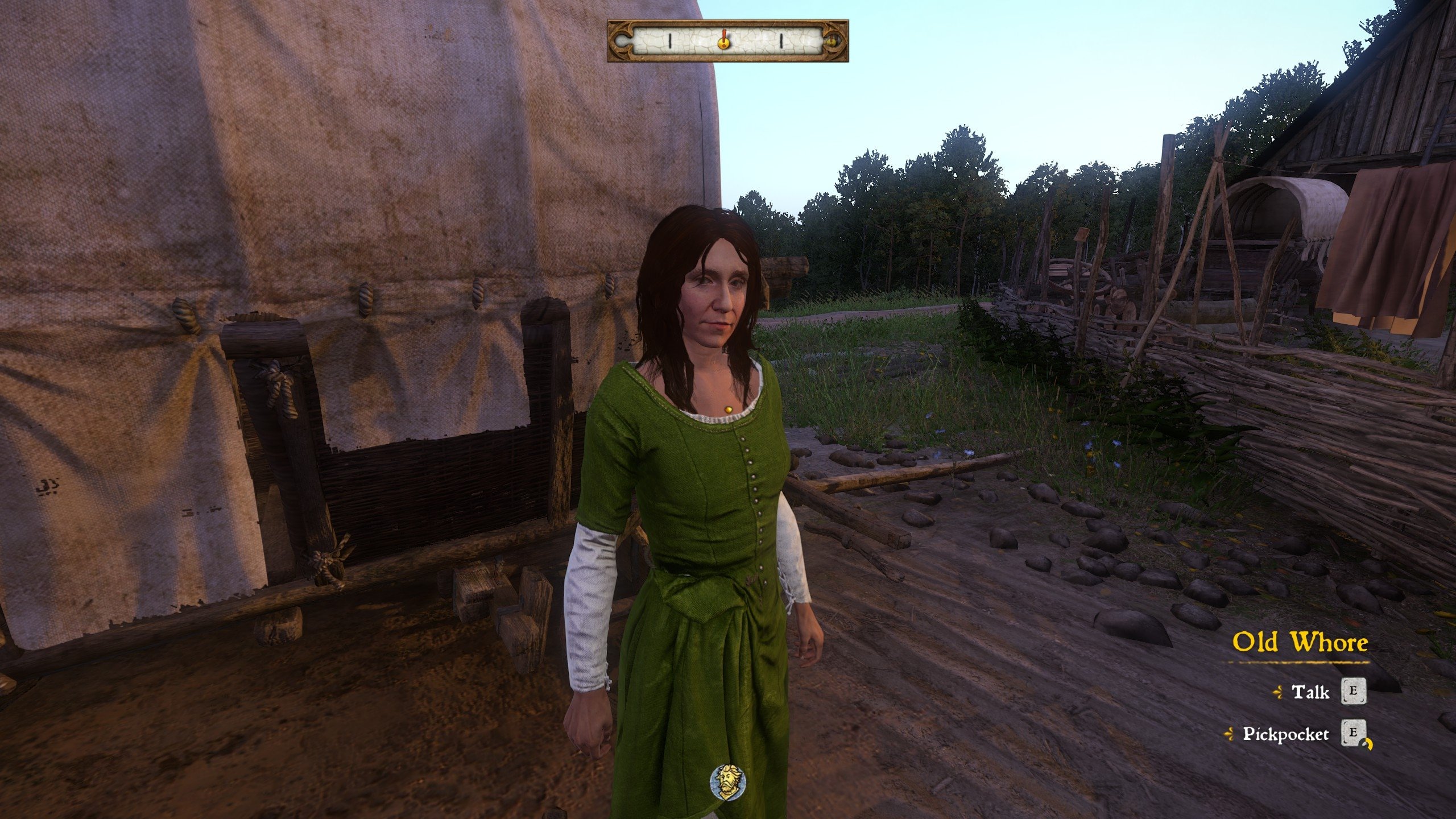This screenshot has height=819, width=1456.
Task: Click the red quest marker on compass
Action: [x=723, y=40]
